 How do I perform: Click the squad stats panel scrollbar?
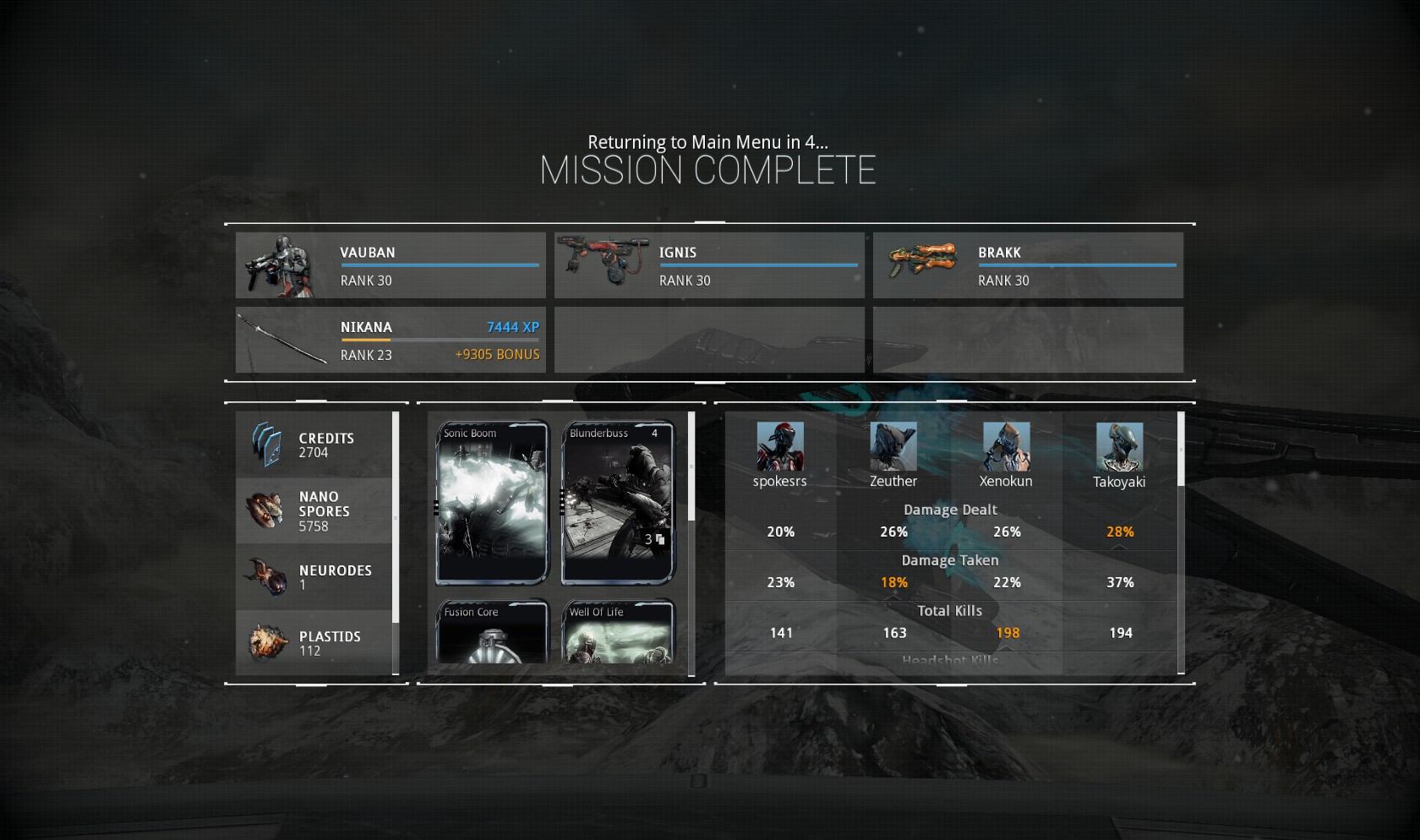1181,450
